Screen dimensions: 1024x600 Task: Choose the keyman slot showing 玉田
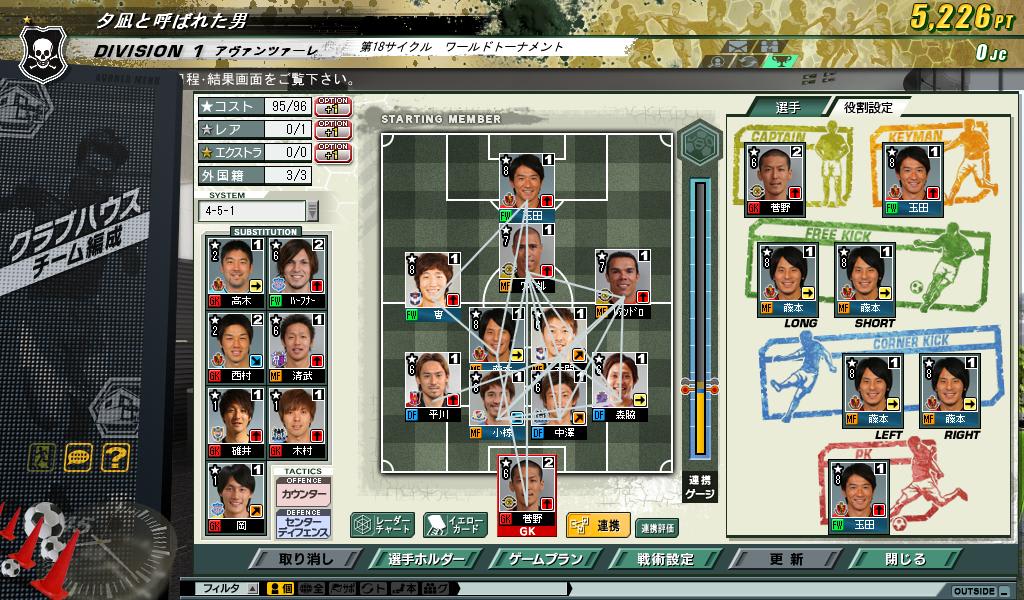(913, 180)
